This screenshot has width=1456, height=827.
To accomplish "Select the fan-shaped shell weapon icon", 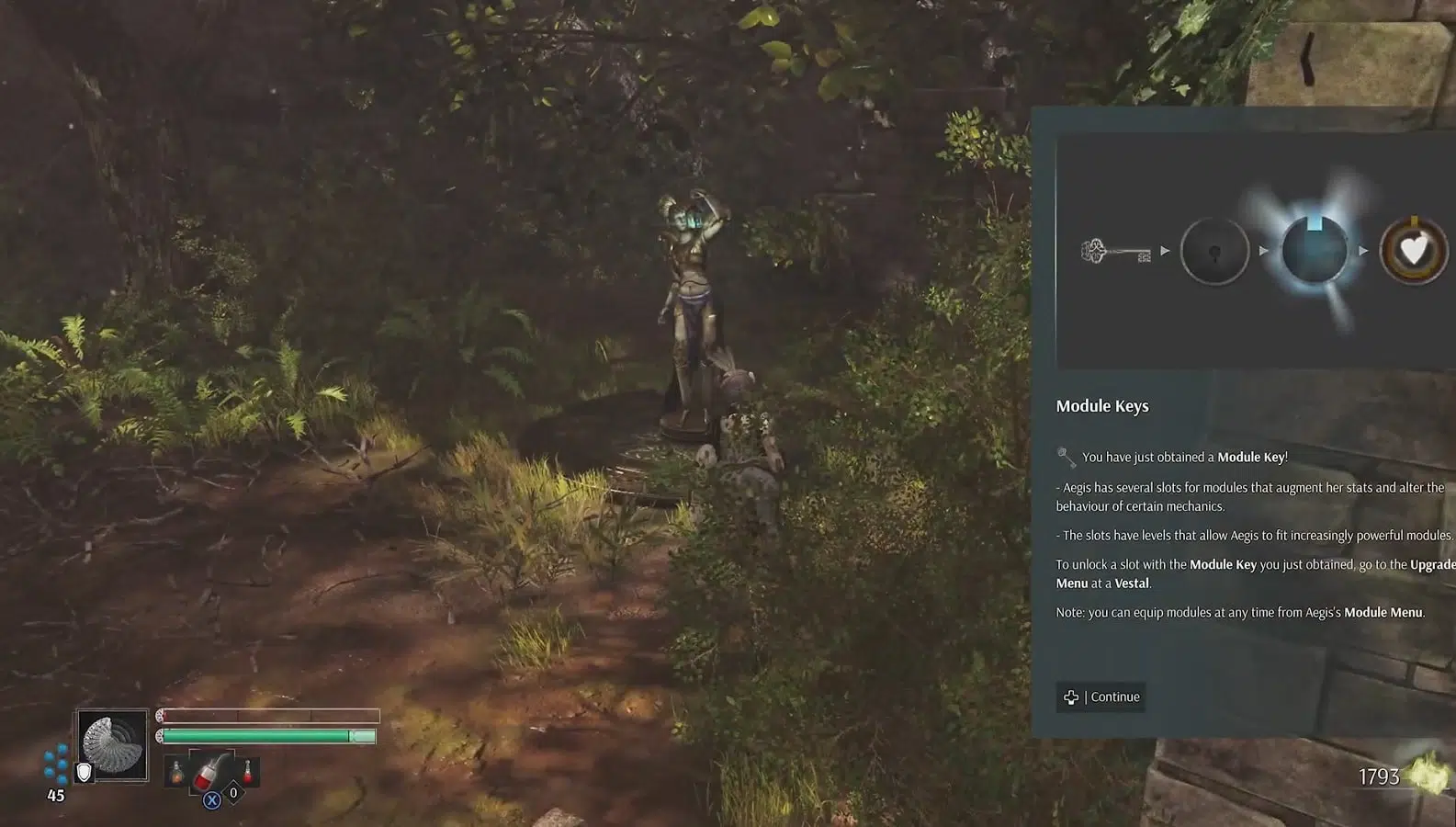I will pyautogui.click(x=113, y=745).
